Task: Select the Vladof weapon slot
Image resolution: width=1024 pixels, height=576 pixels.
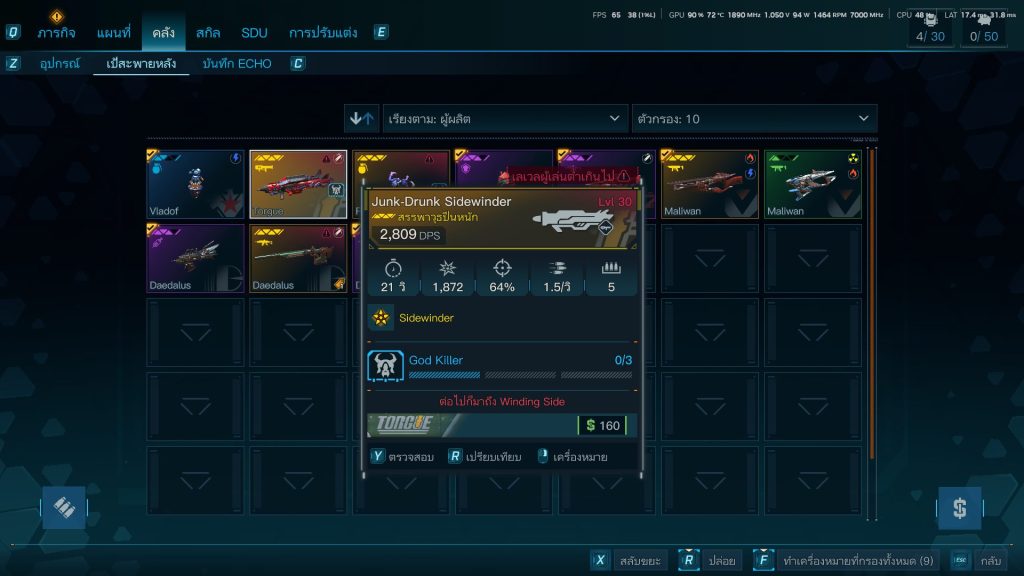Action: coord(196,184)
